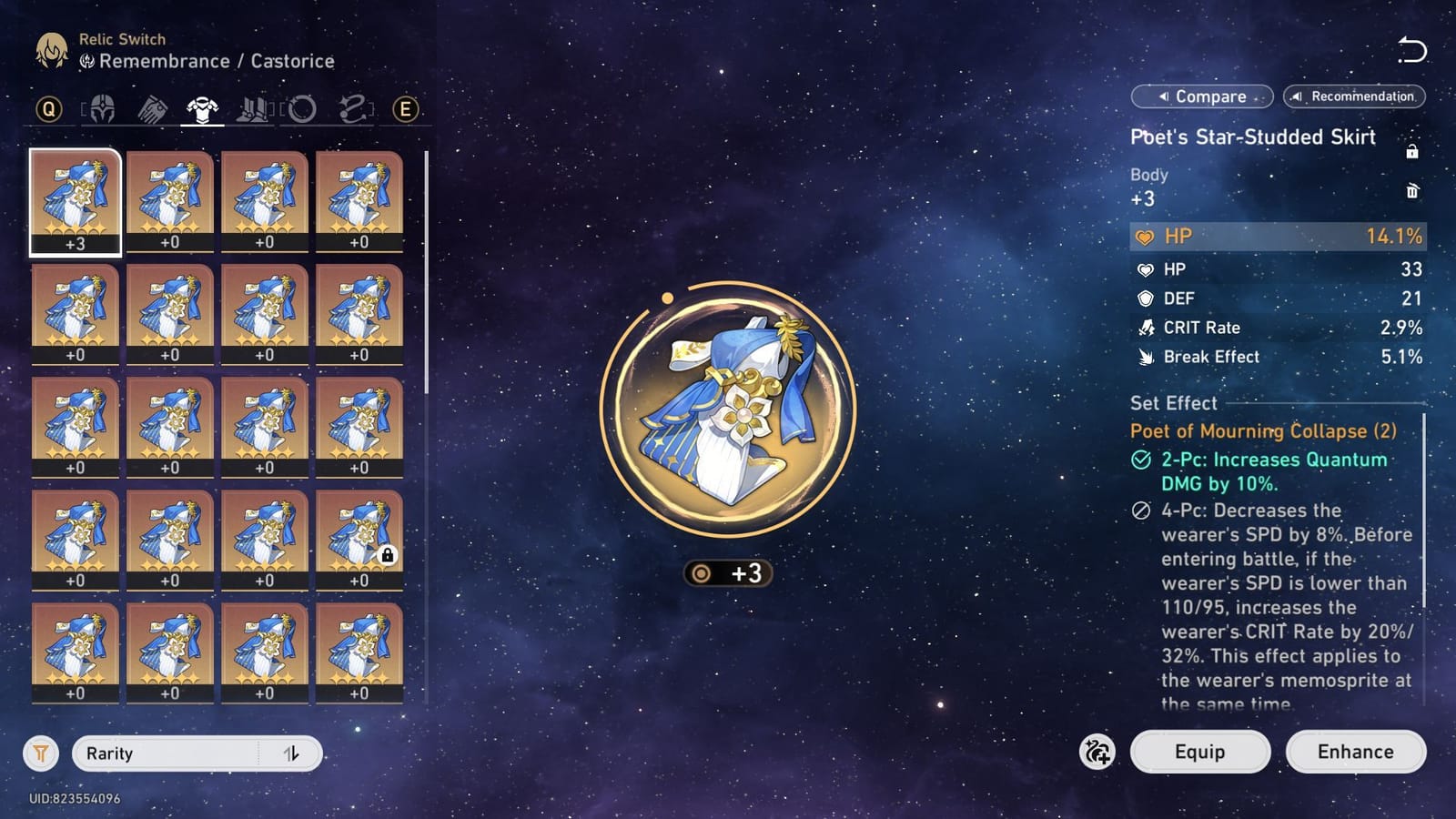
Task: Open the relic filter funnel
Action: (x=39, y=753)
